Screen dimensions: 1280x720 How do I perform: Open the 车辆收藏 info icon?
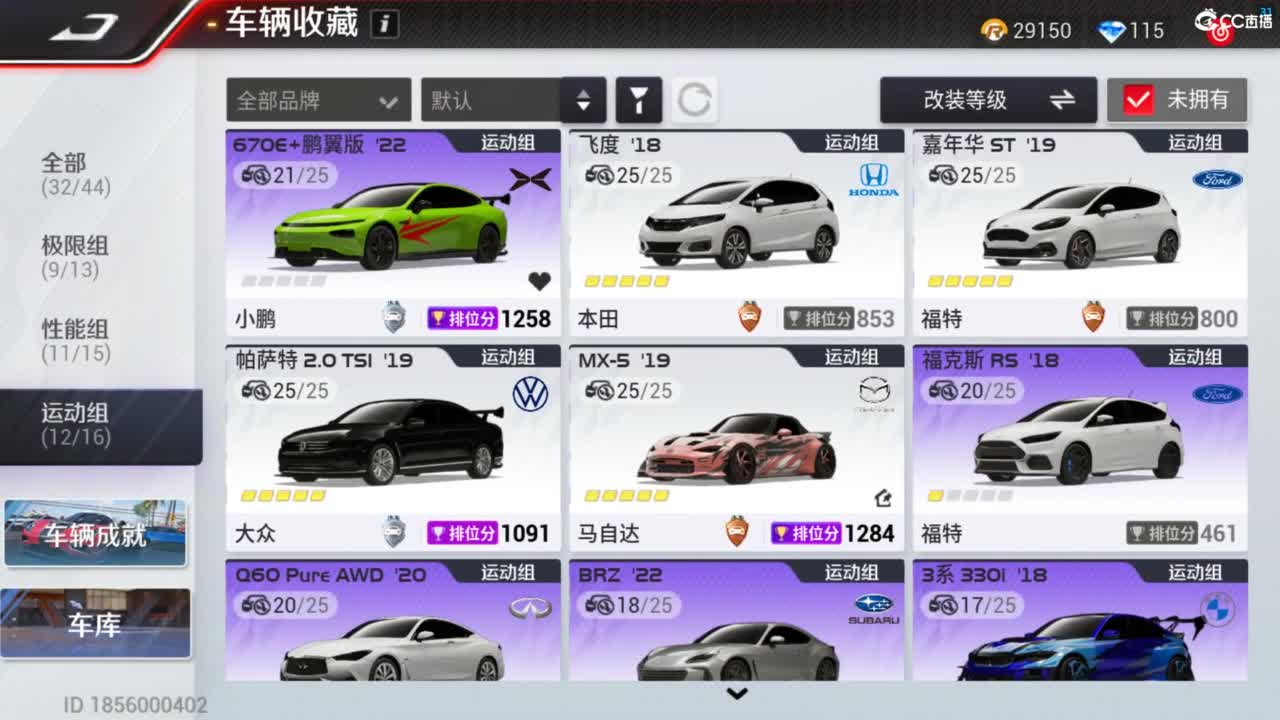[383, 23]
